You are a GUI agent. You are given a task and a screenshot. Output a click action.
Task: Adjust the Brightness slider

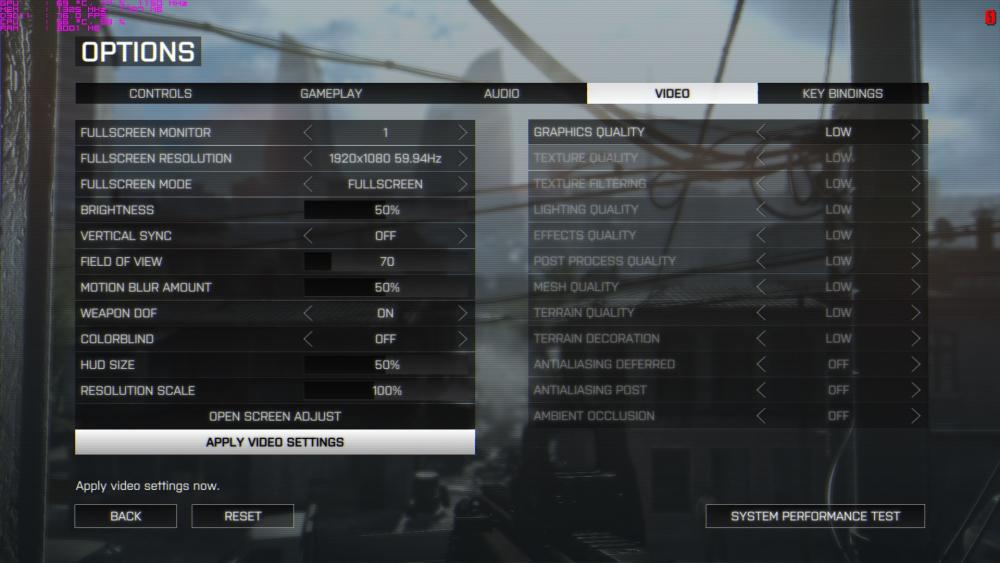pos(387,210)
